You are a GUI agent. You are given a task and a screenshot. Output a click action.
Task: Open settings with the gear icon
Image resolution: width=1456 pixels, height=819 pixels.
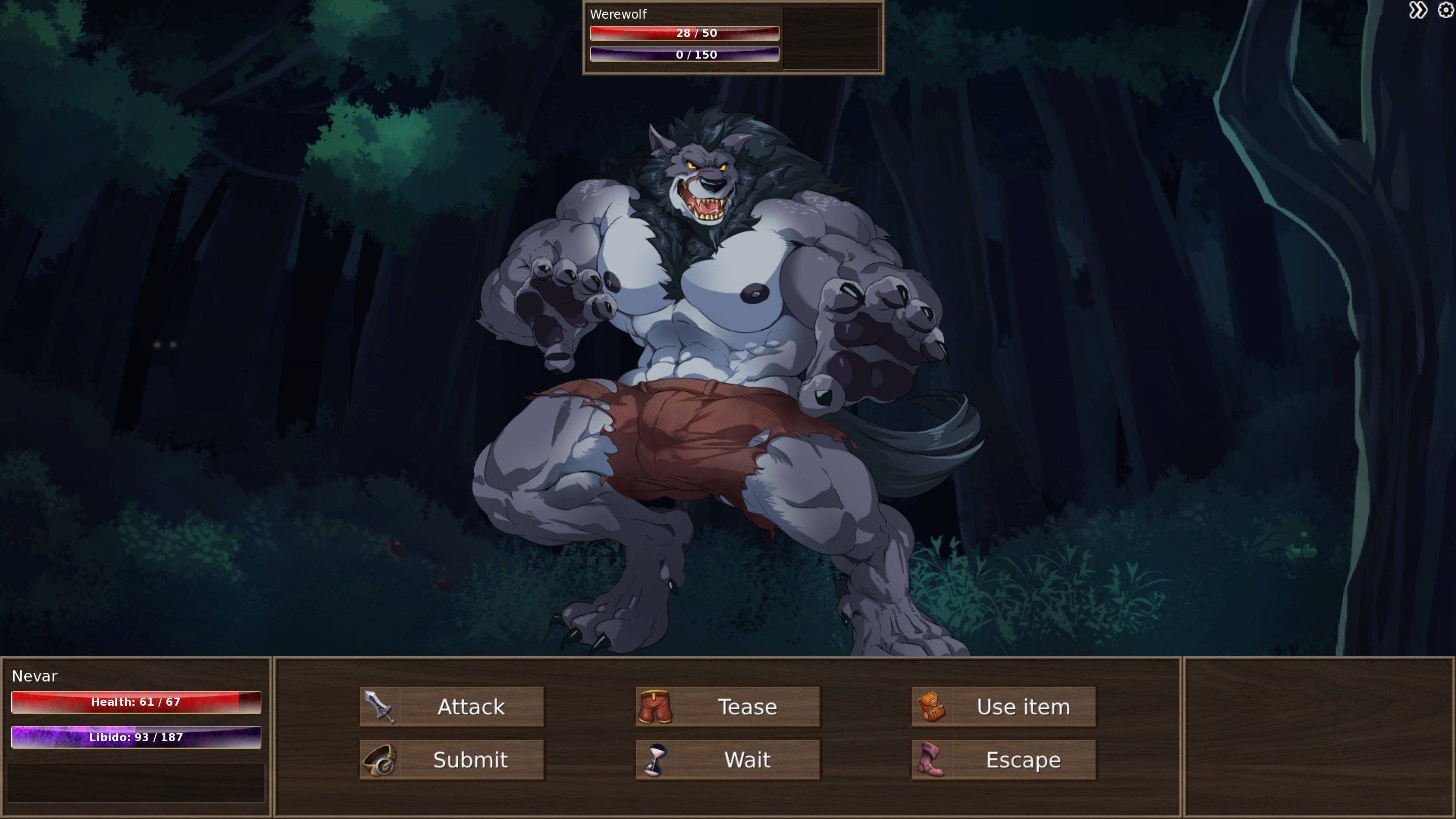point(1445,11)
